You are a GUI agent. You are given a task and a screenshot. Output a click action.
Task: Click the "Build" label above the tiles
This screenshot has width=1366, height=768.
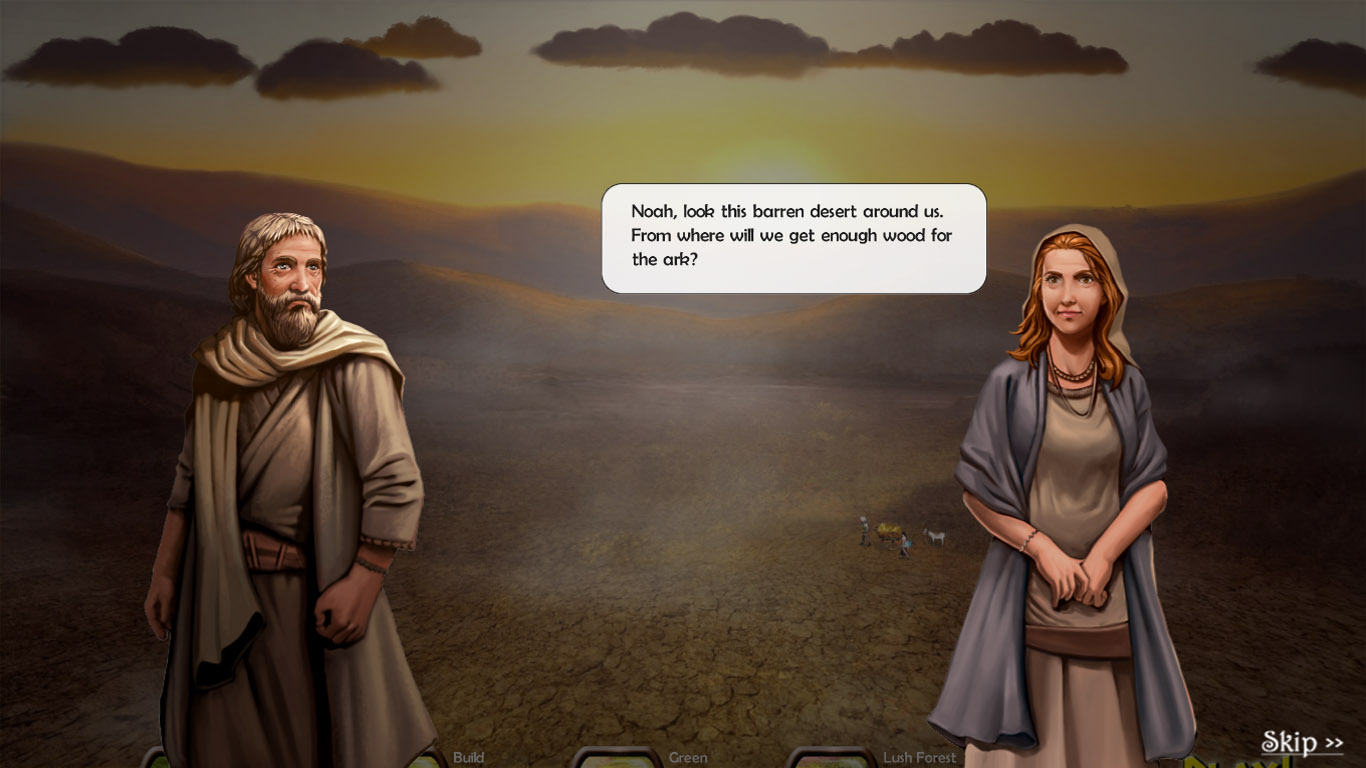click(x=470, y=758)
